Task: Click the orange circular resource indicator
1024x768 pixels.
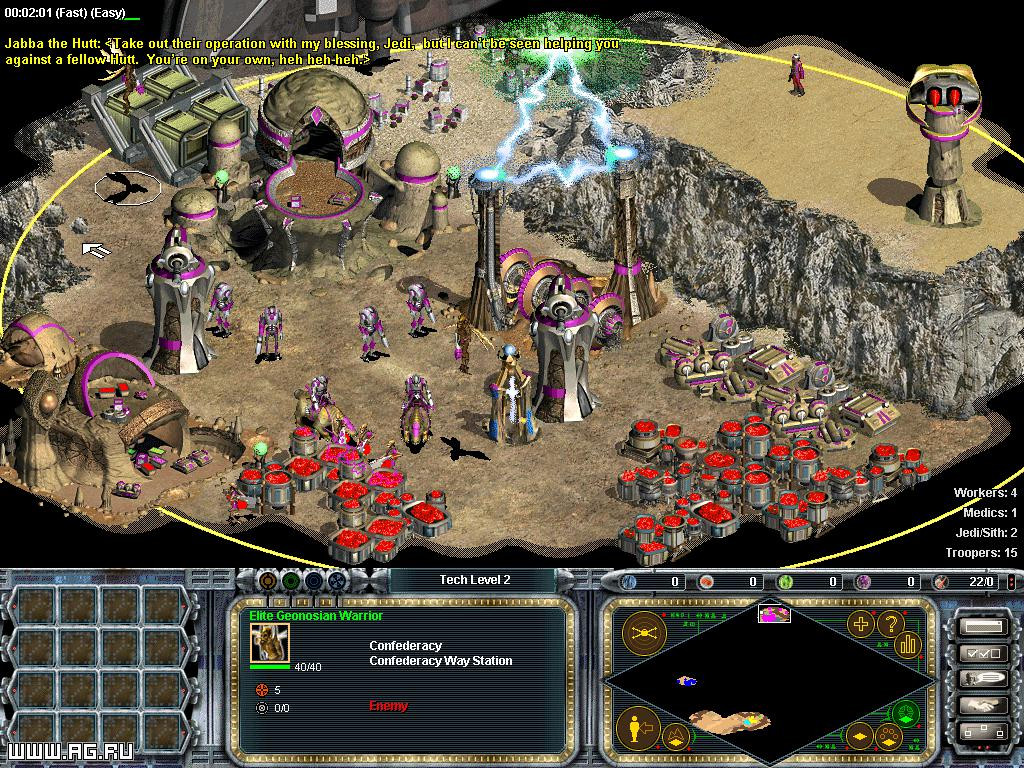Action: (266, 580)
